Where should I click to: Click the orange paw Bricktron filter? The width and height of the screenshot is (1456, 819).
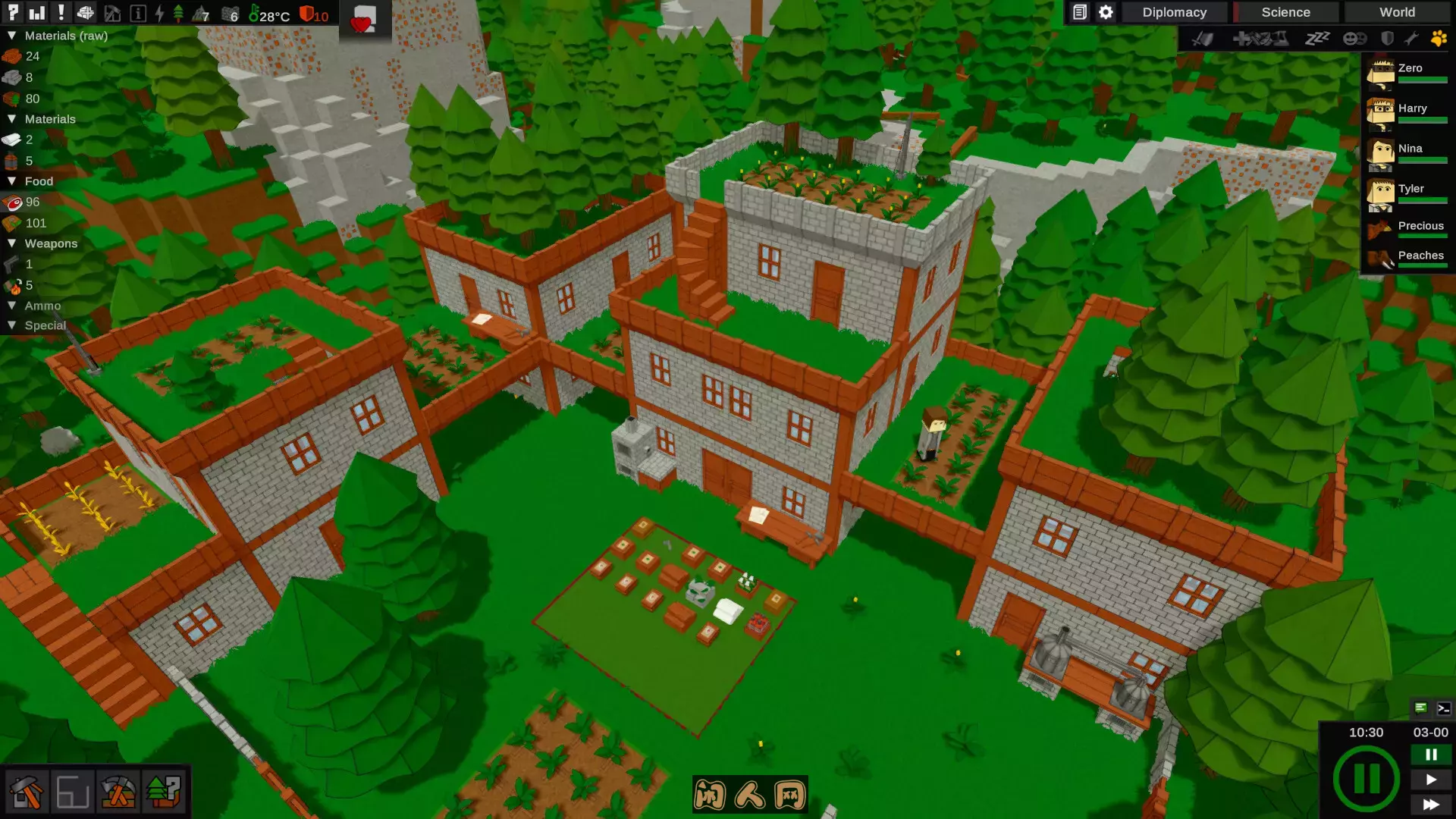point(1439,39)
